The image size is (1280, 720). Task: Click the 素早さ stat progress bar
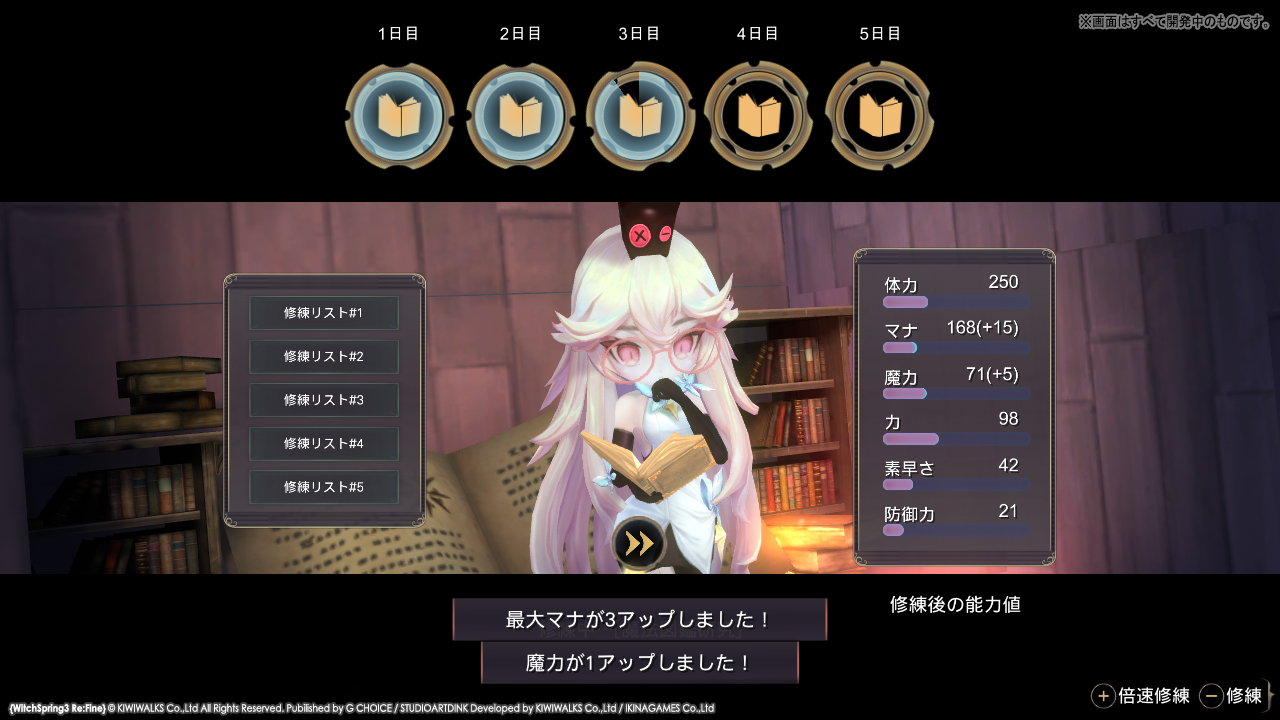[955, 484]
